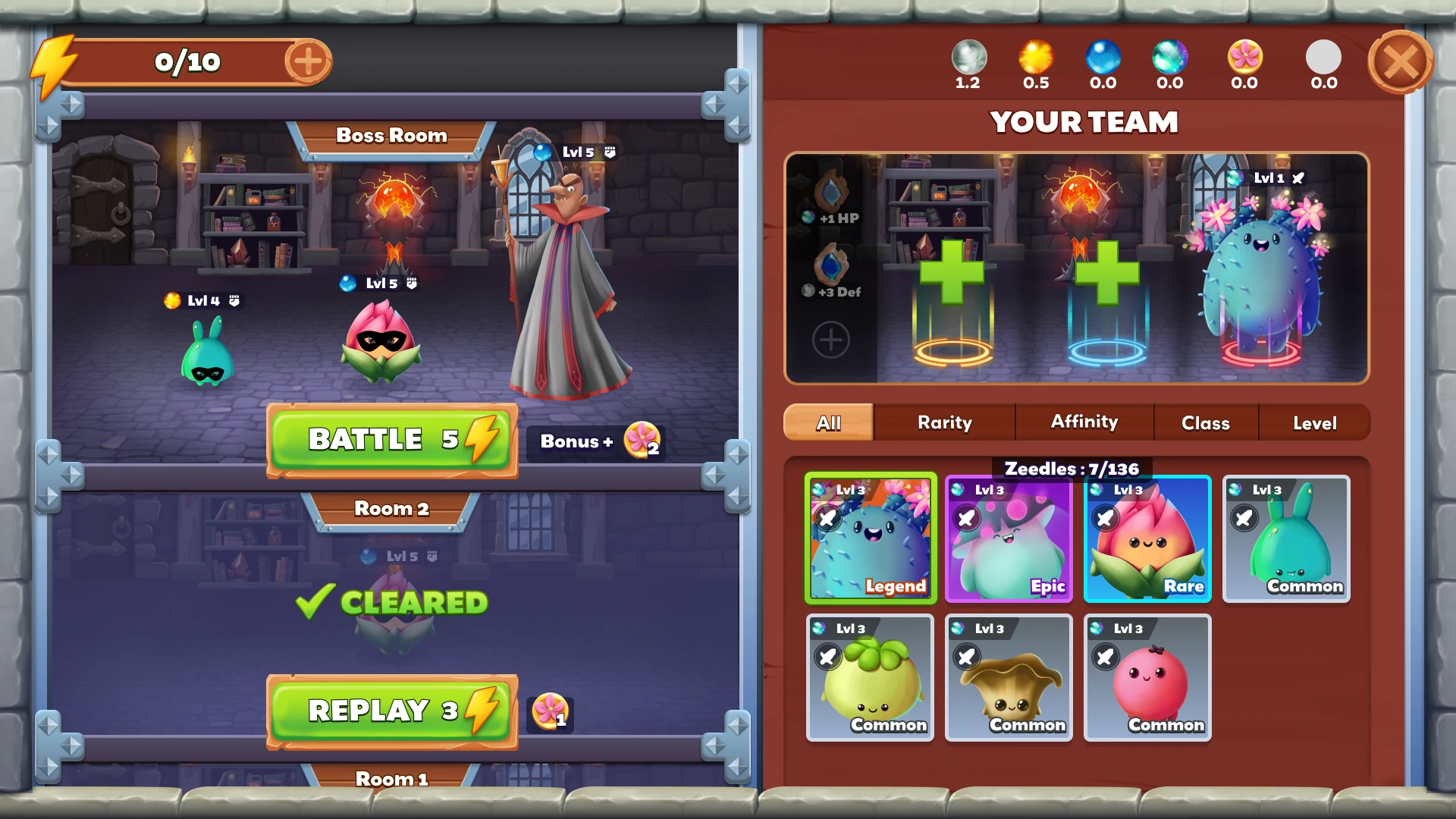The height and width of the screenshot is (819, 1456).
Task: Click the empty plus gem slot
Action: 831,340
